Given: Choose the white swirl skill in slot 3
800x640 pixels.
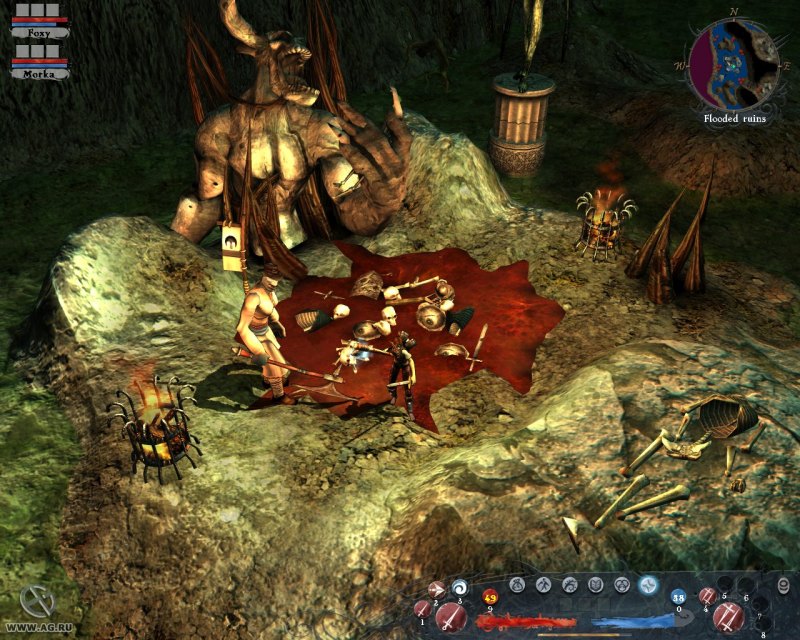Looking at the screenshot, I should 460,587.
